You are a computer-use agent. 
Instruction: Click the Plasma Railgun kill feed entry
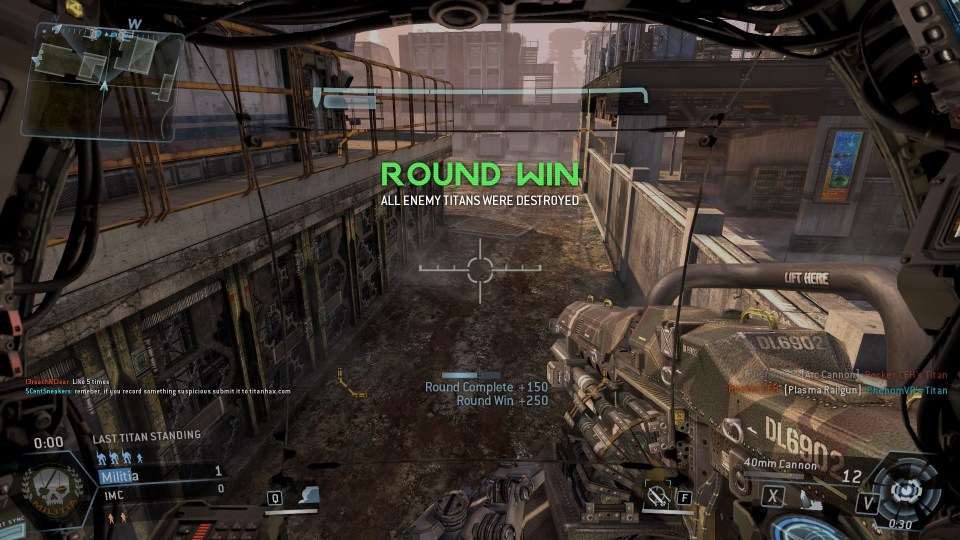(836, 390)
